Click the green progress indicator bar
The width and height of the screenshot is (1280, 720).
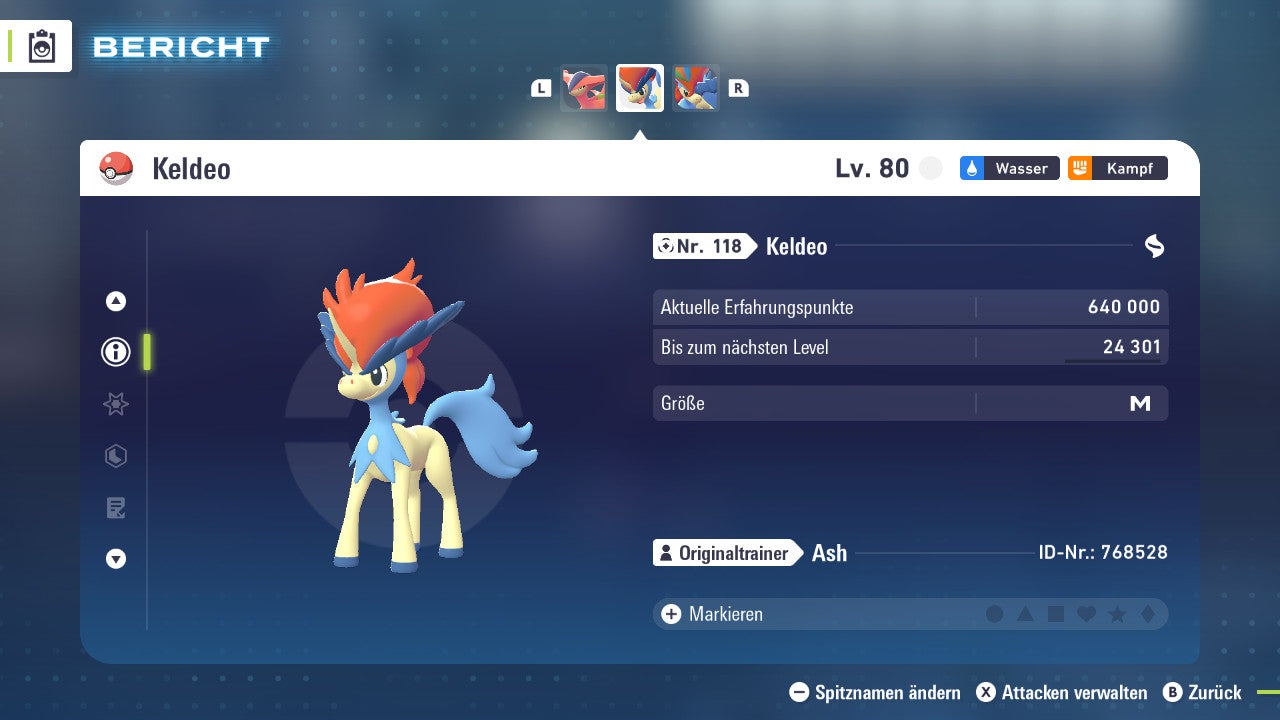[147, 352]
